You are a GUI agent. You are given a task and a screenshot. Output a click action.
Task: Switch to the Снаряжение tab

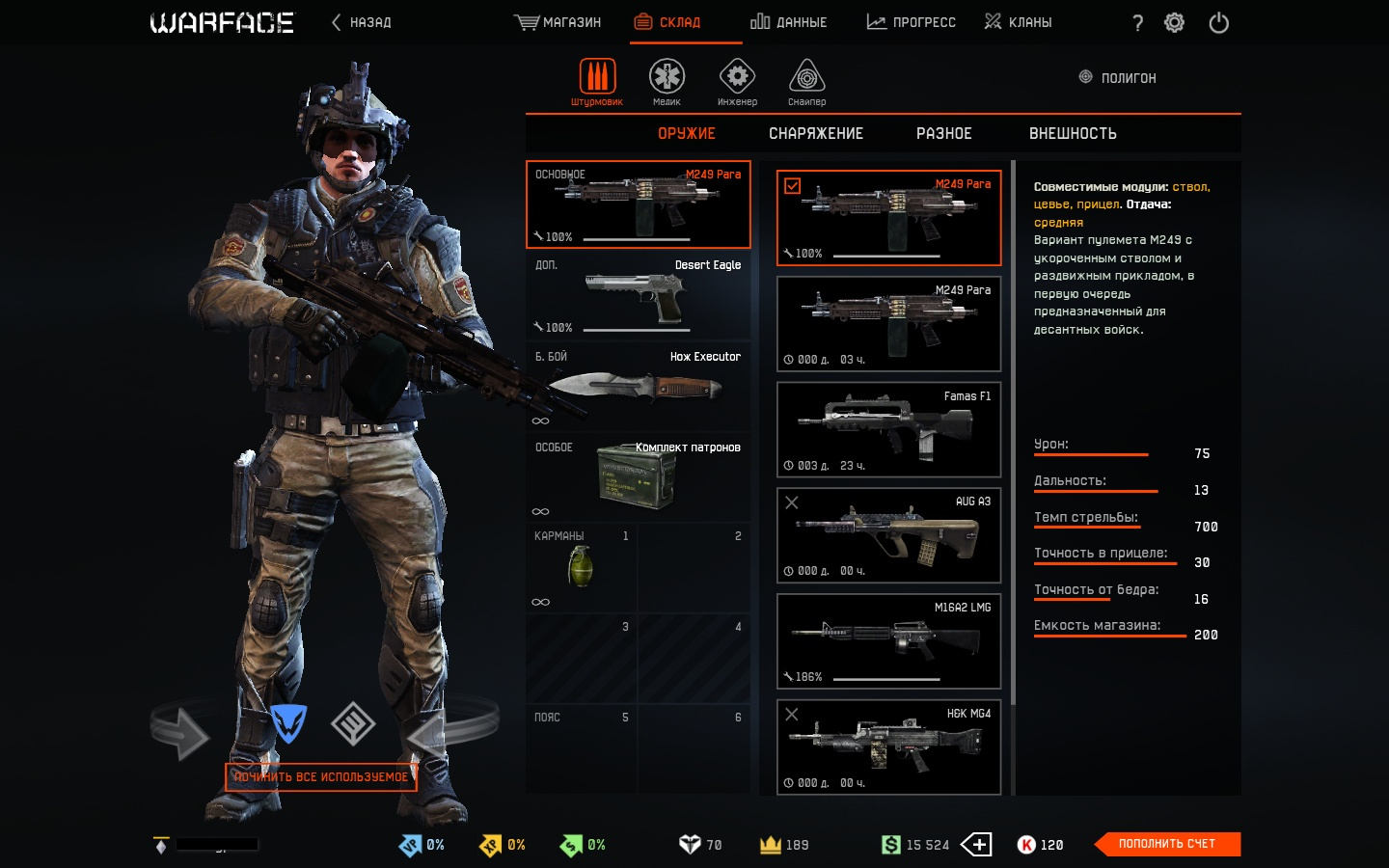[816, 134]
